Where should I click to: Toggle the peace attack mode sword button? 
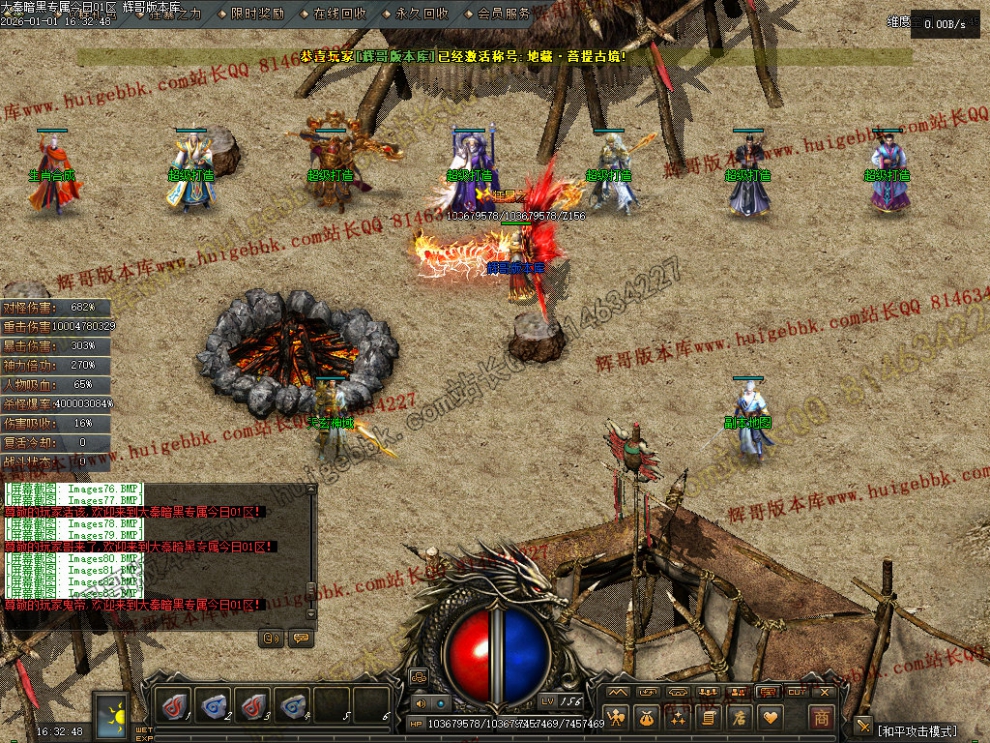point(863,726)
